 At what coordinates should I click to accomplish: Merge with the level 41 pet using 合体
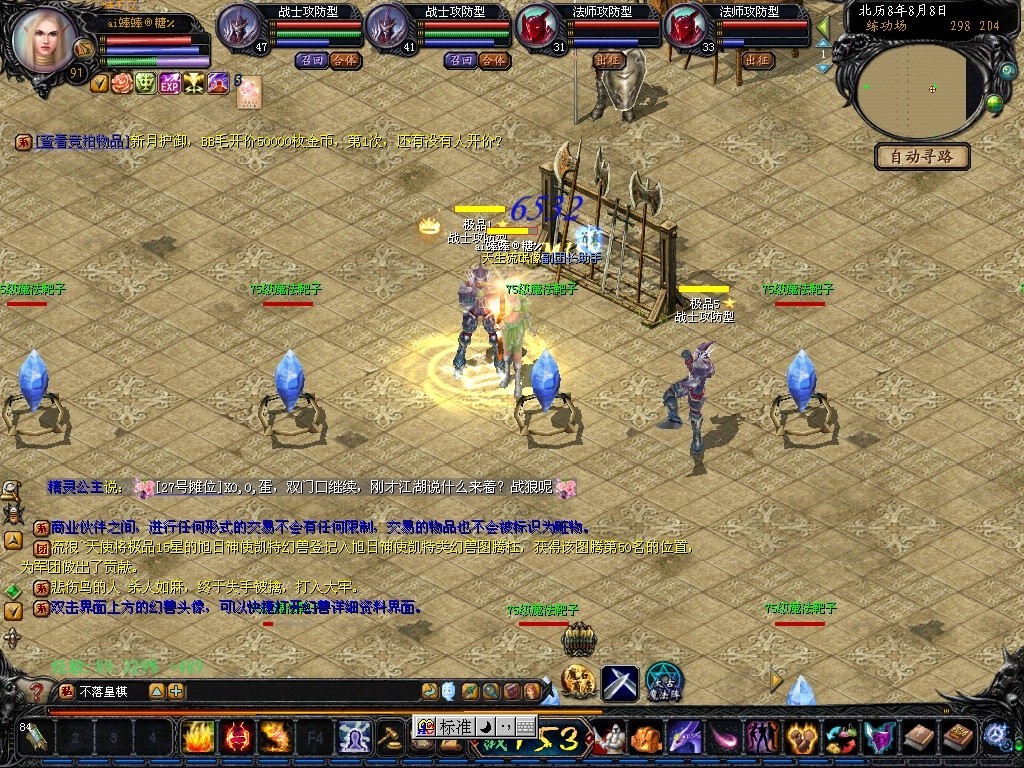pos(491,60)
